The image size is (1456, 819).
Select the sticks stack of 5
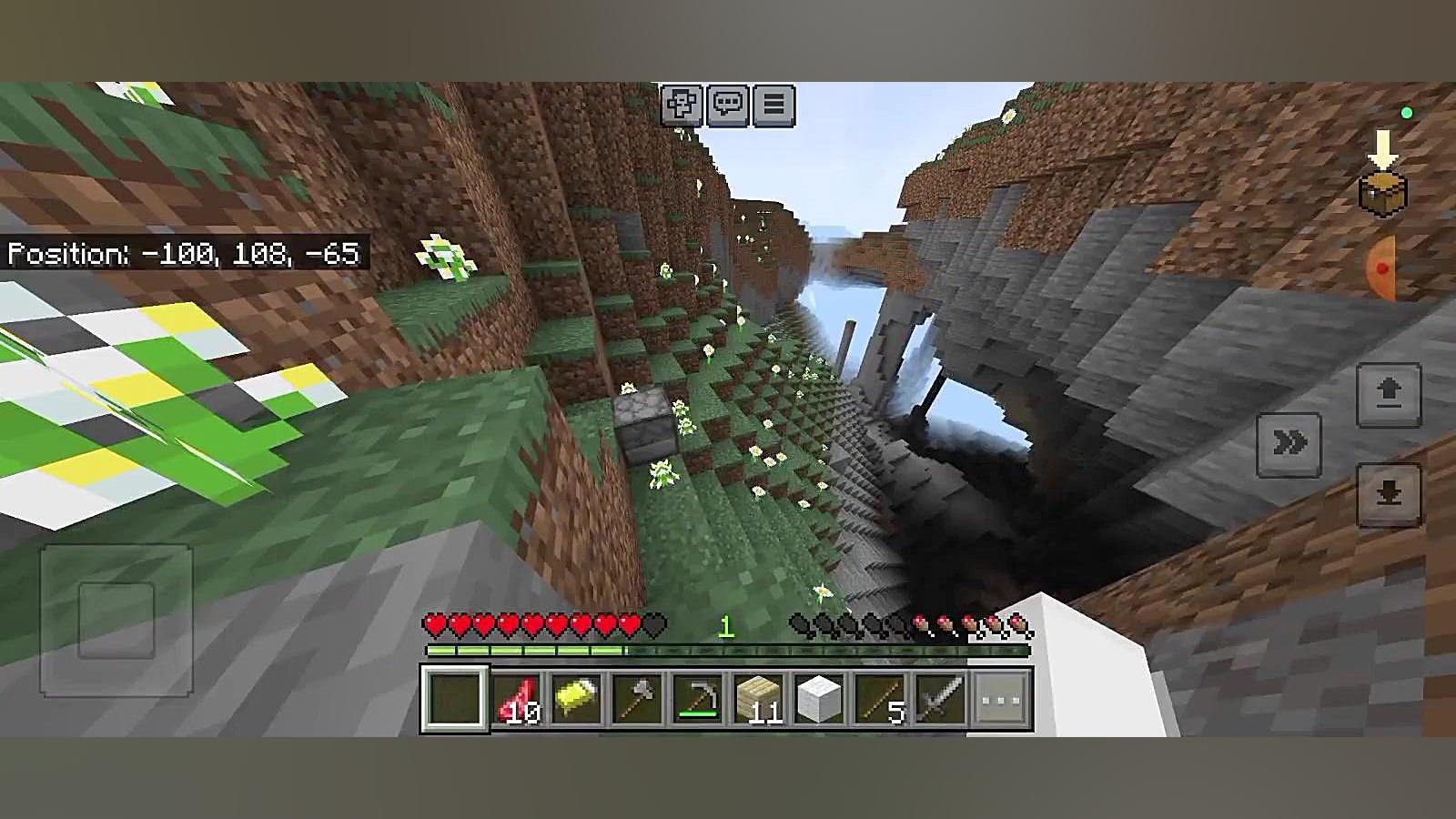879,700
